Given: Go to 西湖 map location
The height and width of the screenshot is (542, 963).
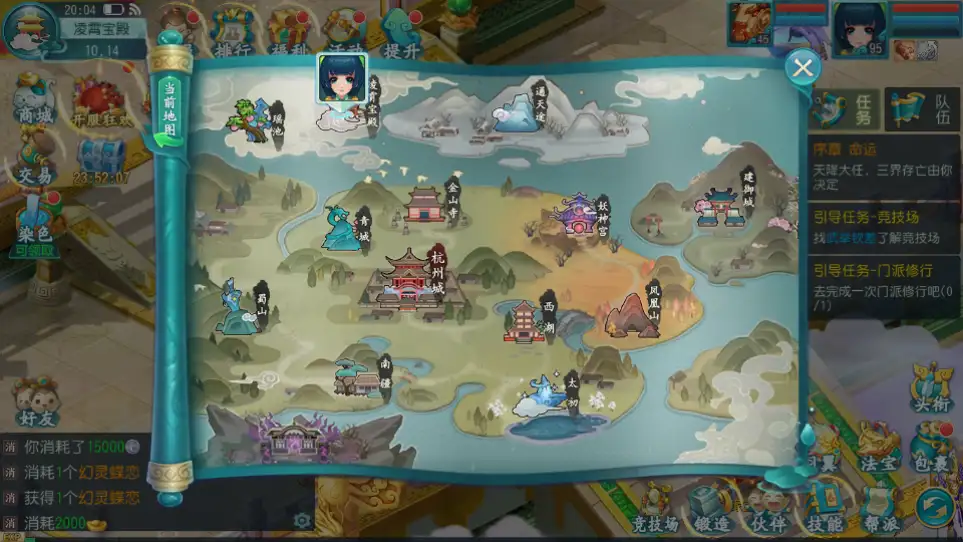Looking at the screenshot, I should [x=524, y=321].
